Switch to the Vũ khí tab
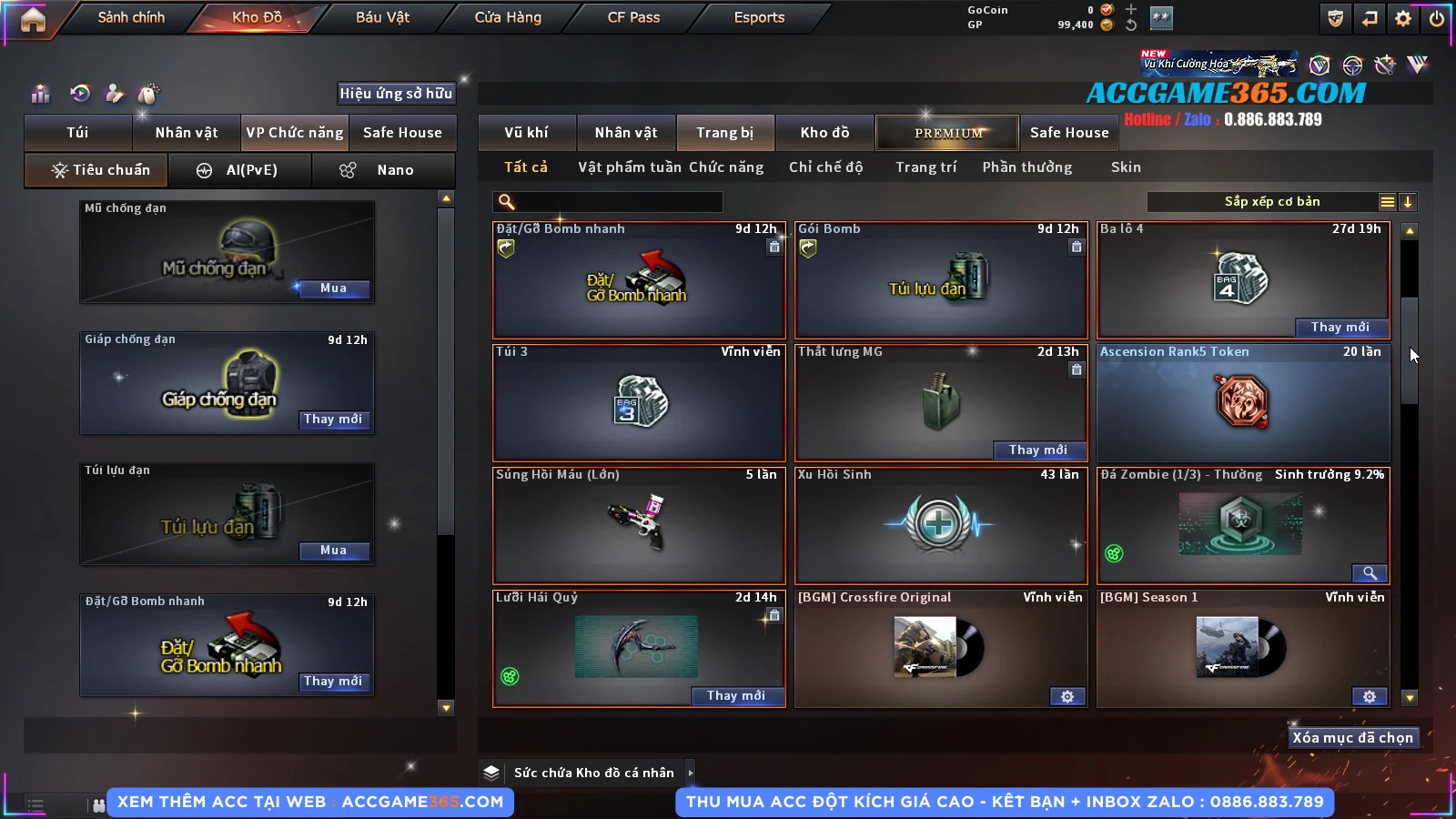 (x=526, y=133)
